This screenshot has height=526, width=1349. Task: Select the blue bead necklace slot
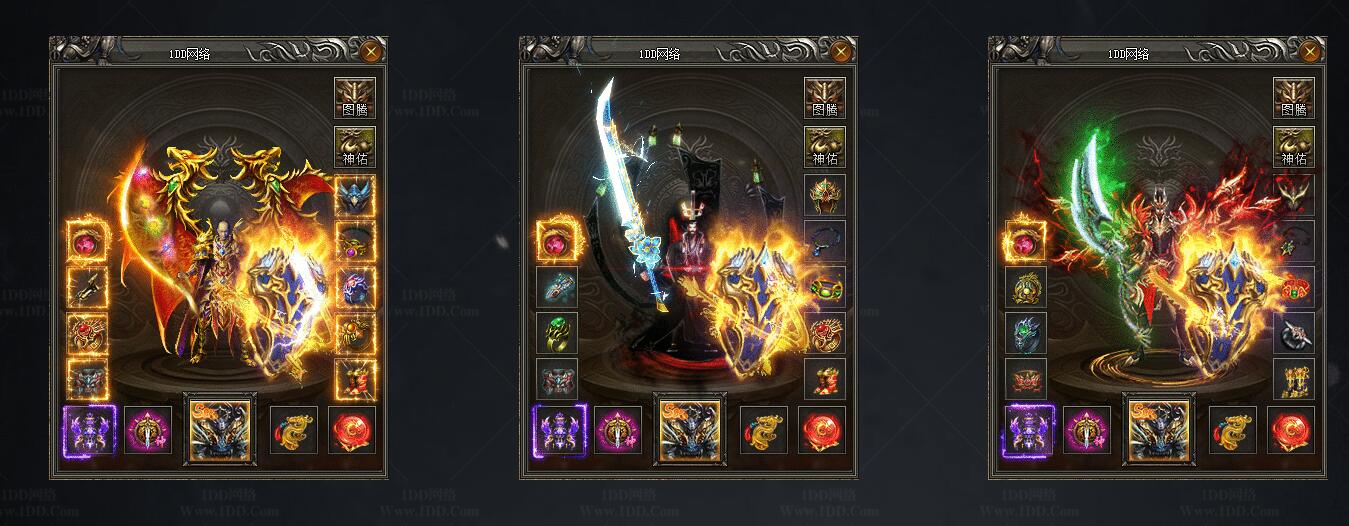(824, 242)
